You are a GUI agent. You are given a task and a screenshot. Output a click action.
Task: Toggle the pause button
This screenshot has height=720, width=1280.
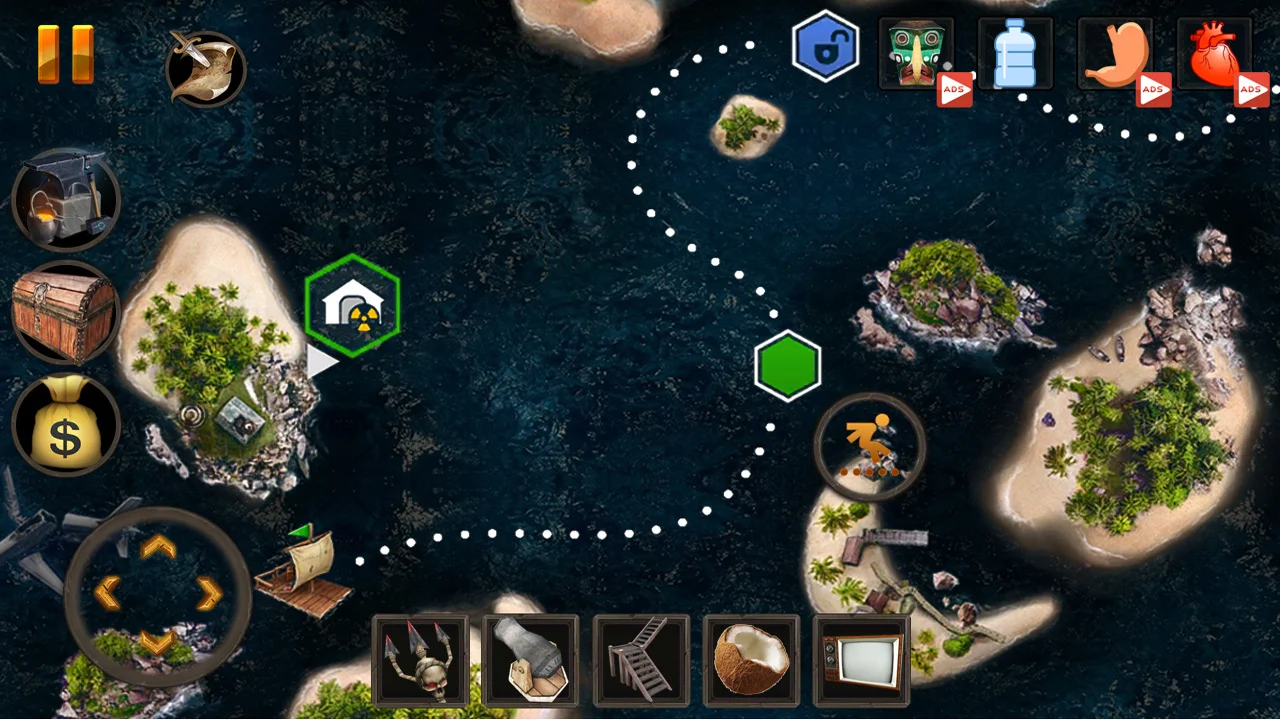coord(66,53)
